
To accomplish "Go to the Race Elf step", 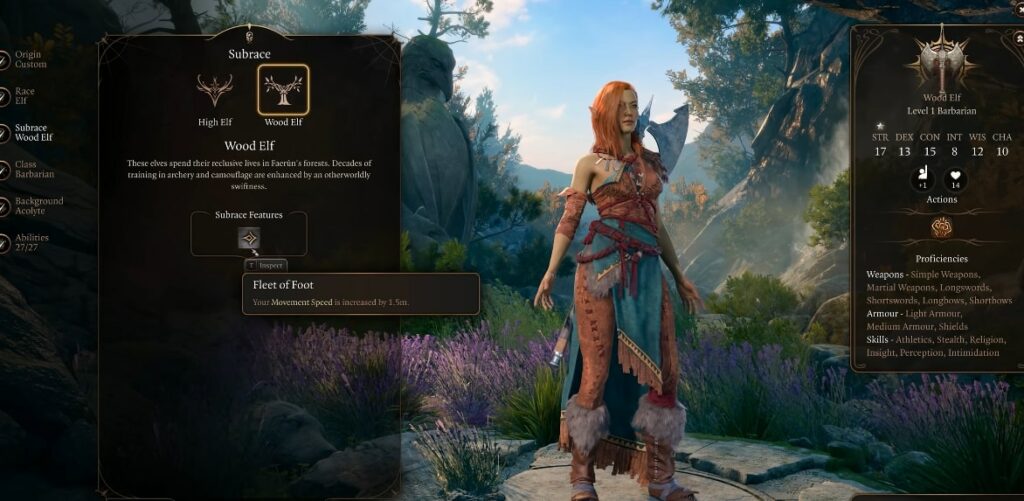I will [x=25, y=95].
